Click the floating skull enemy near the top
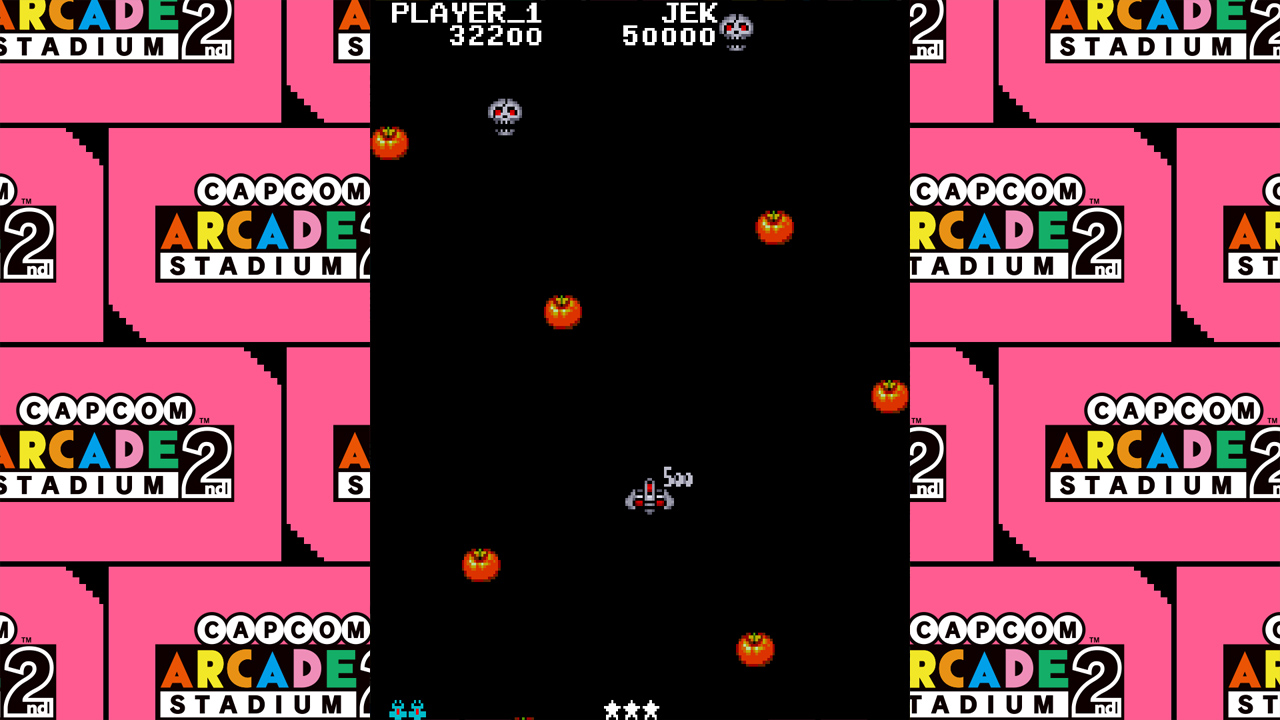Image resolution: width=1280 pixels, height=720 pixels. click(503, 113)
